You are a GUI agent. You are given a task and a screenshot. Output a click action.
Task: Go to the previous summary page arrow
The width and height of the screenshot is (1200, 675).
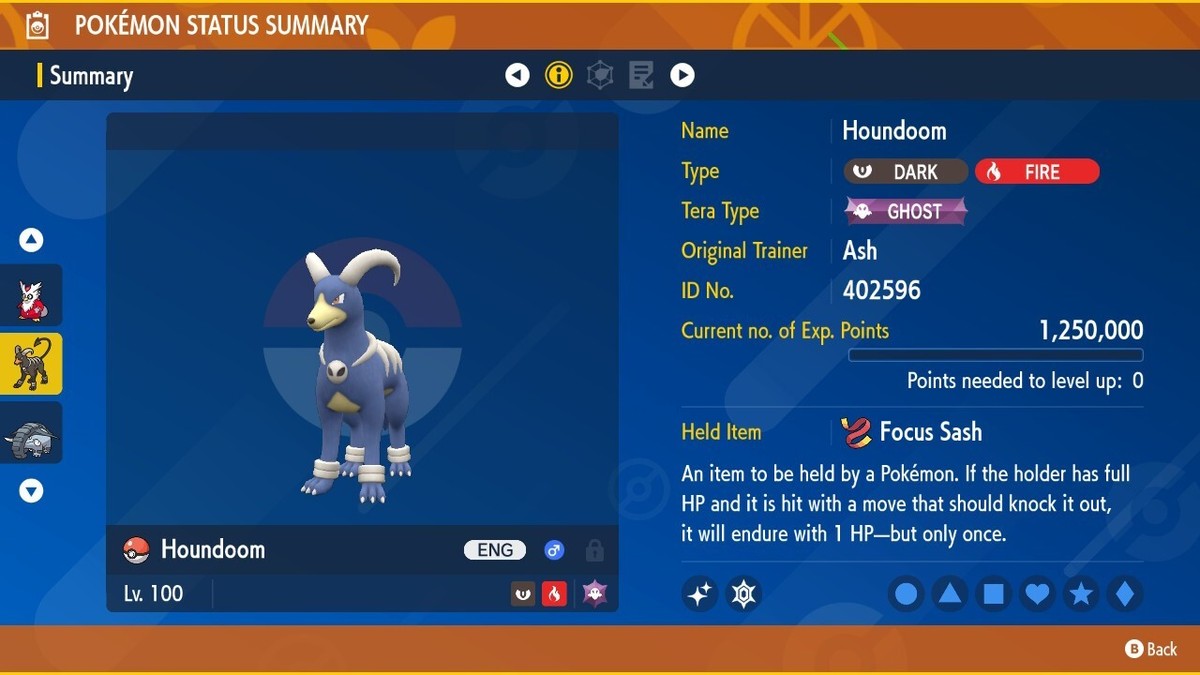point(517,75)
